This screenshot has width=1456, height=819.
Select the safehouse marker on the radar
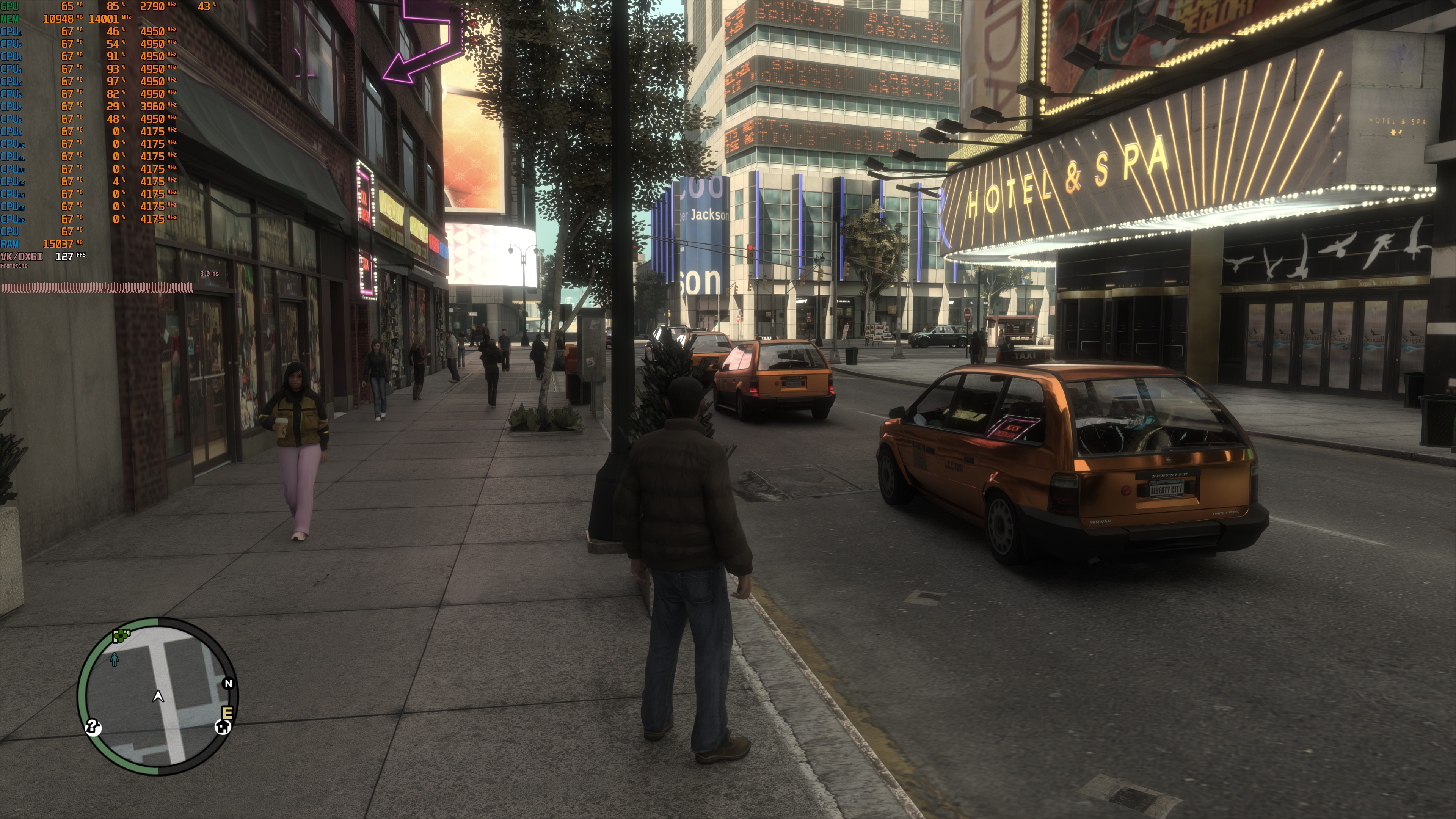[223, 727]
